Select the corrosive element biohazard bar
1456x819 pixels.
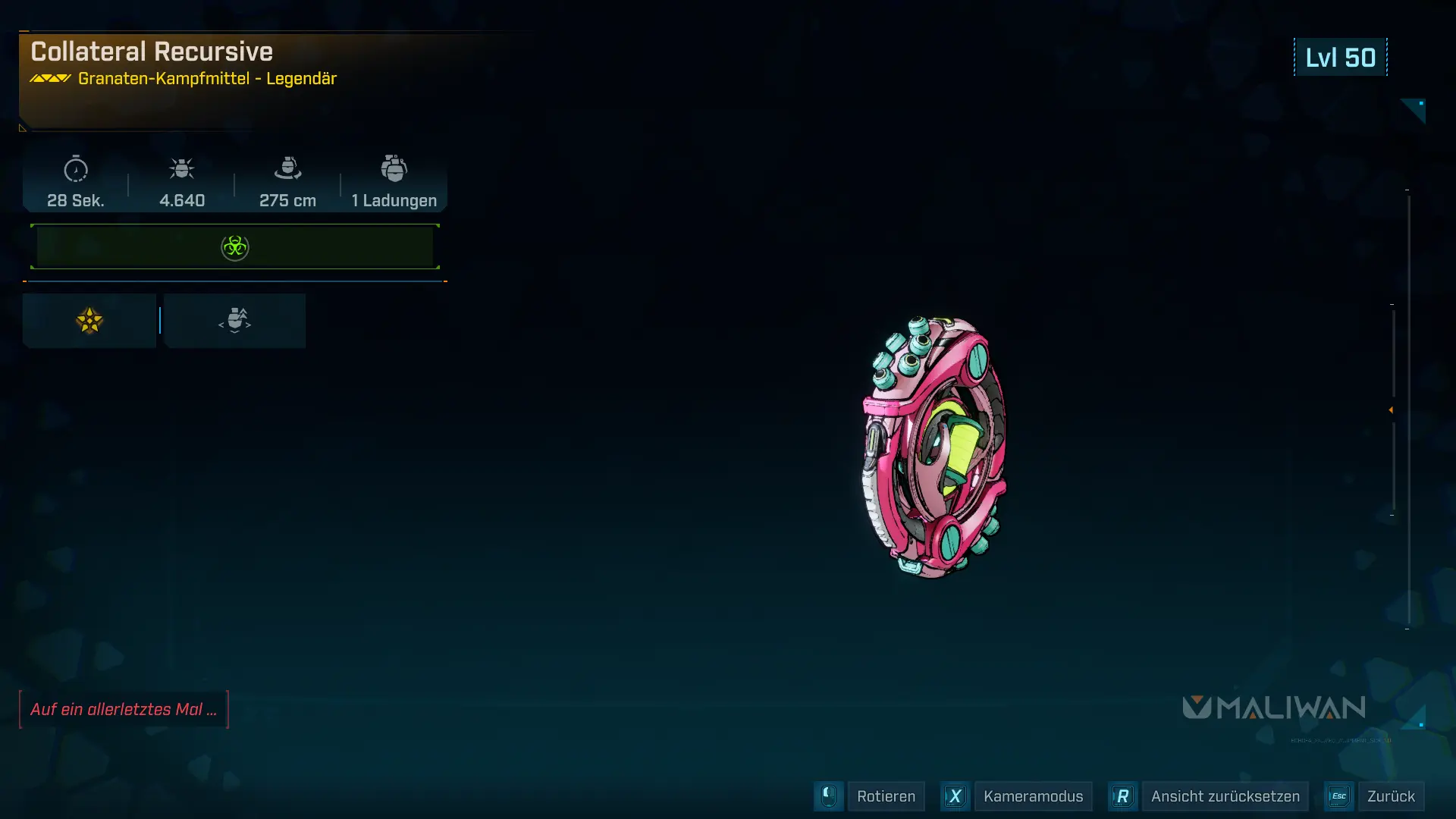pos(235,247)
